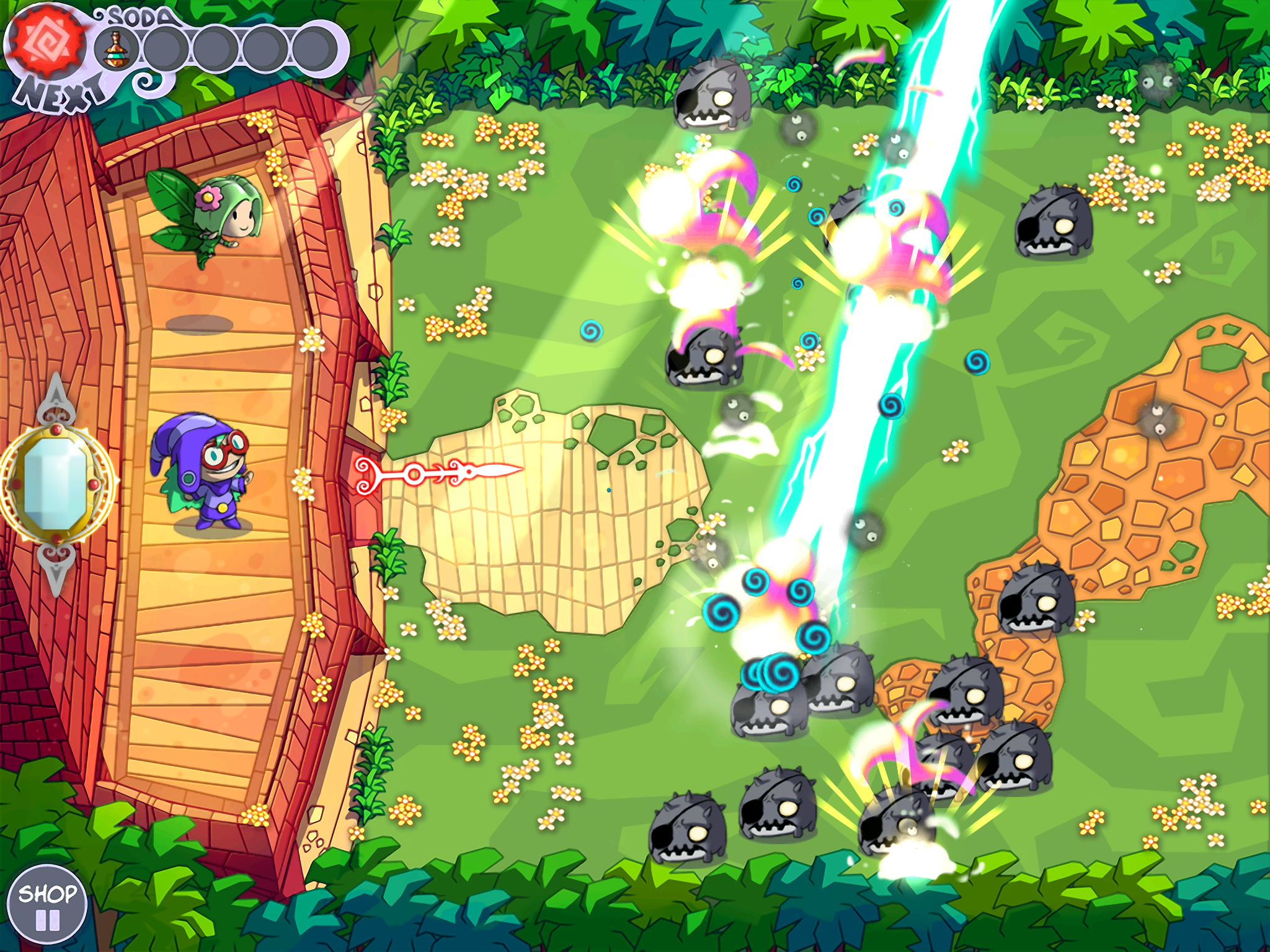Open the Shop pause button
This screenshot has height=952, width=1270.
click(47, 906)
